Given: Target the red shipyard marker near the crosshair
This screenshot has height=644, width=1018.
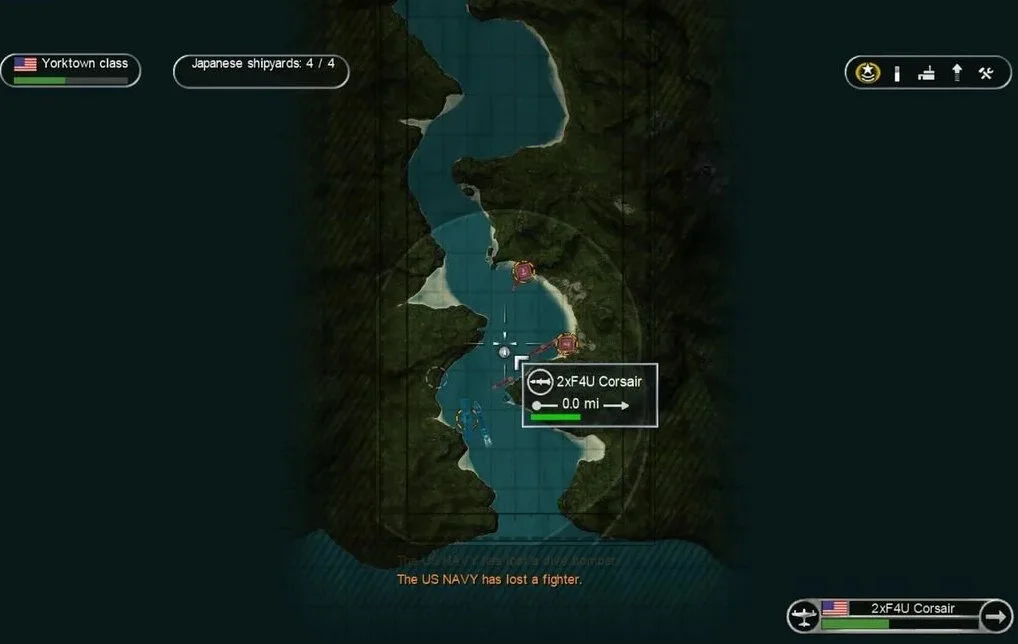Looking at the screenshot, I should click(567, 344).
